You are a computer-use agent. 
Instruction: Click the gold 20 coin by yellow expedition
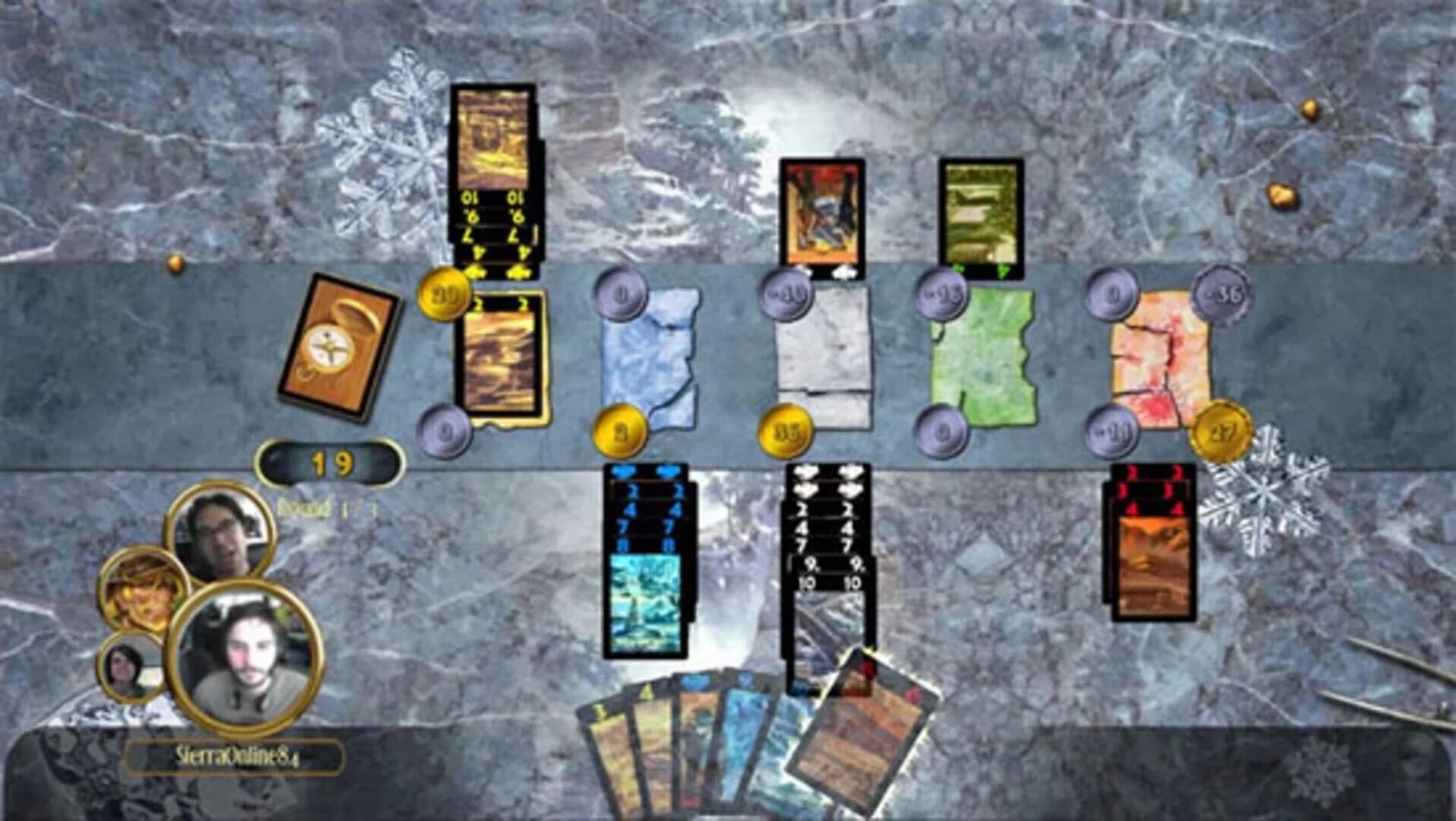coord(443,296)
